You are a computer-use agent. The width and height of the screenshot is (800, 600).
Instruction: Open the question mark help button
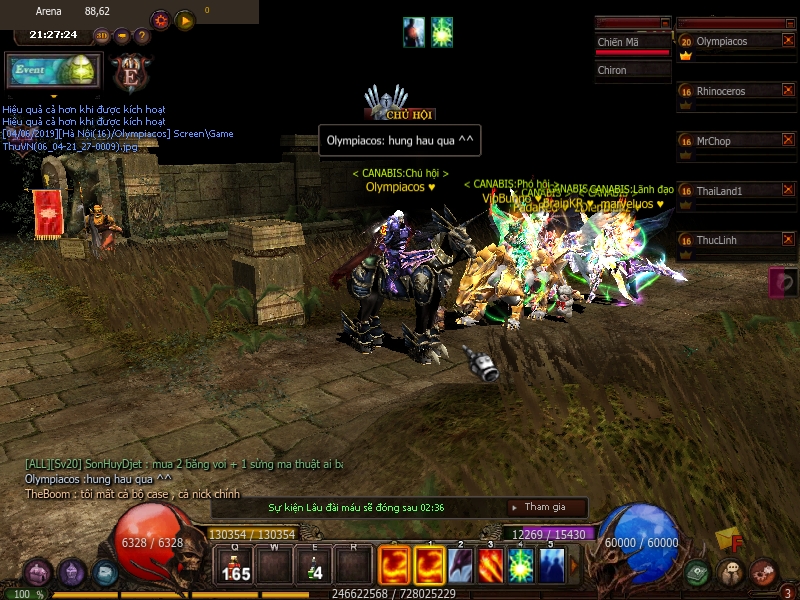[x=142, y=36]
